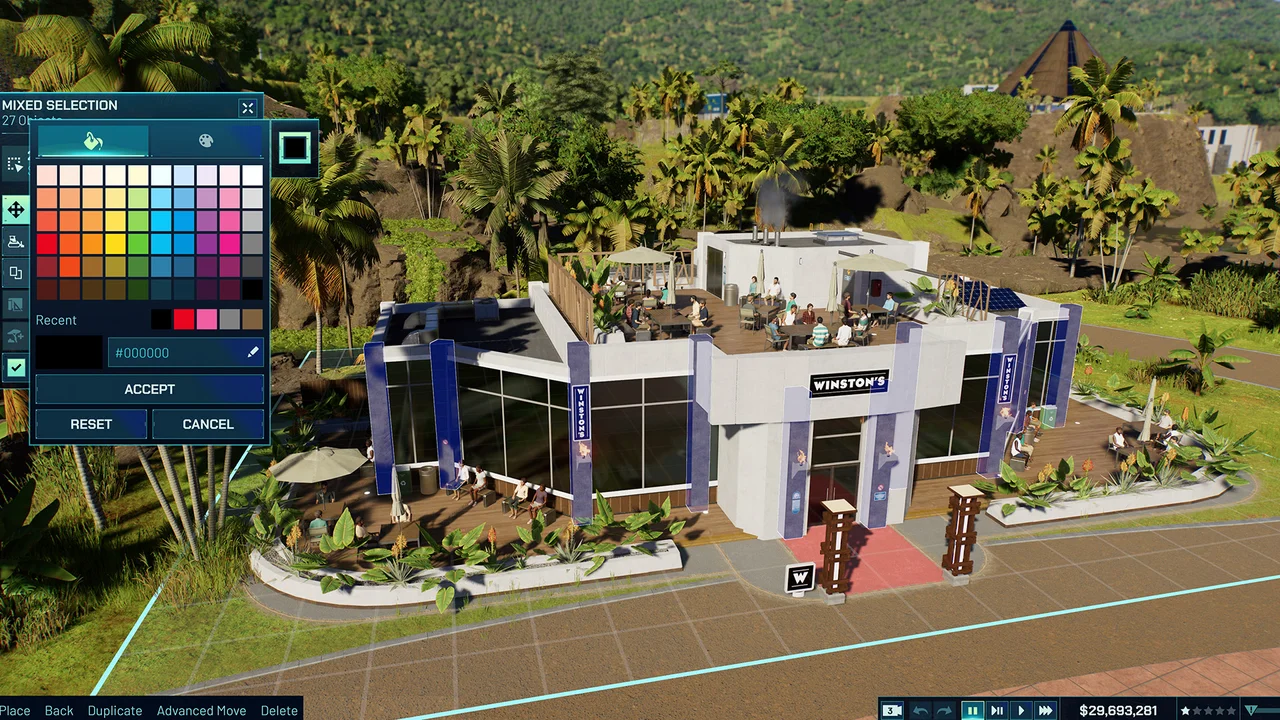Select the Move tool in the left sidebar

(15, 210)
